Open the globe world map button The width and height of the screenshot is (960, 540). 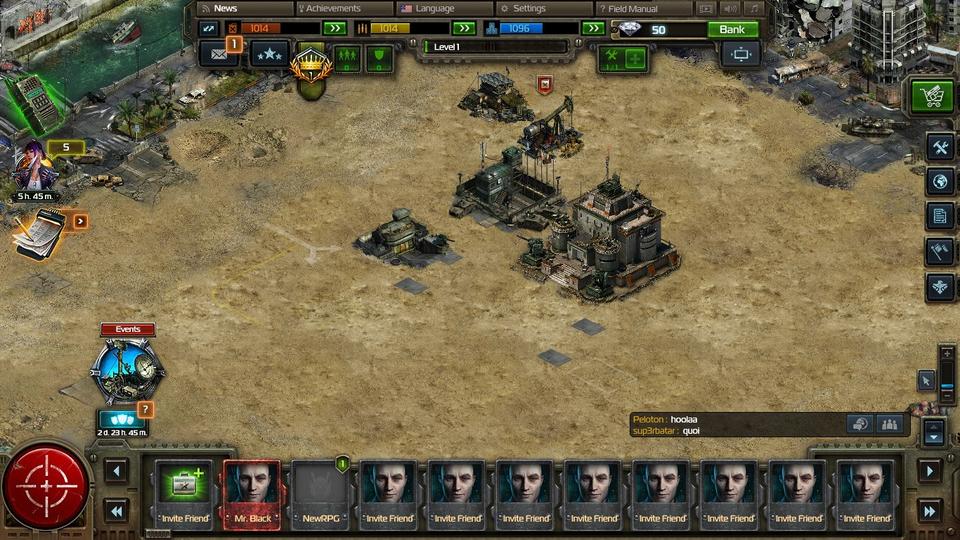tap(939, 181)
